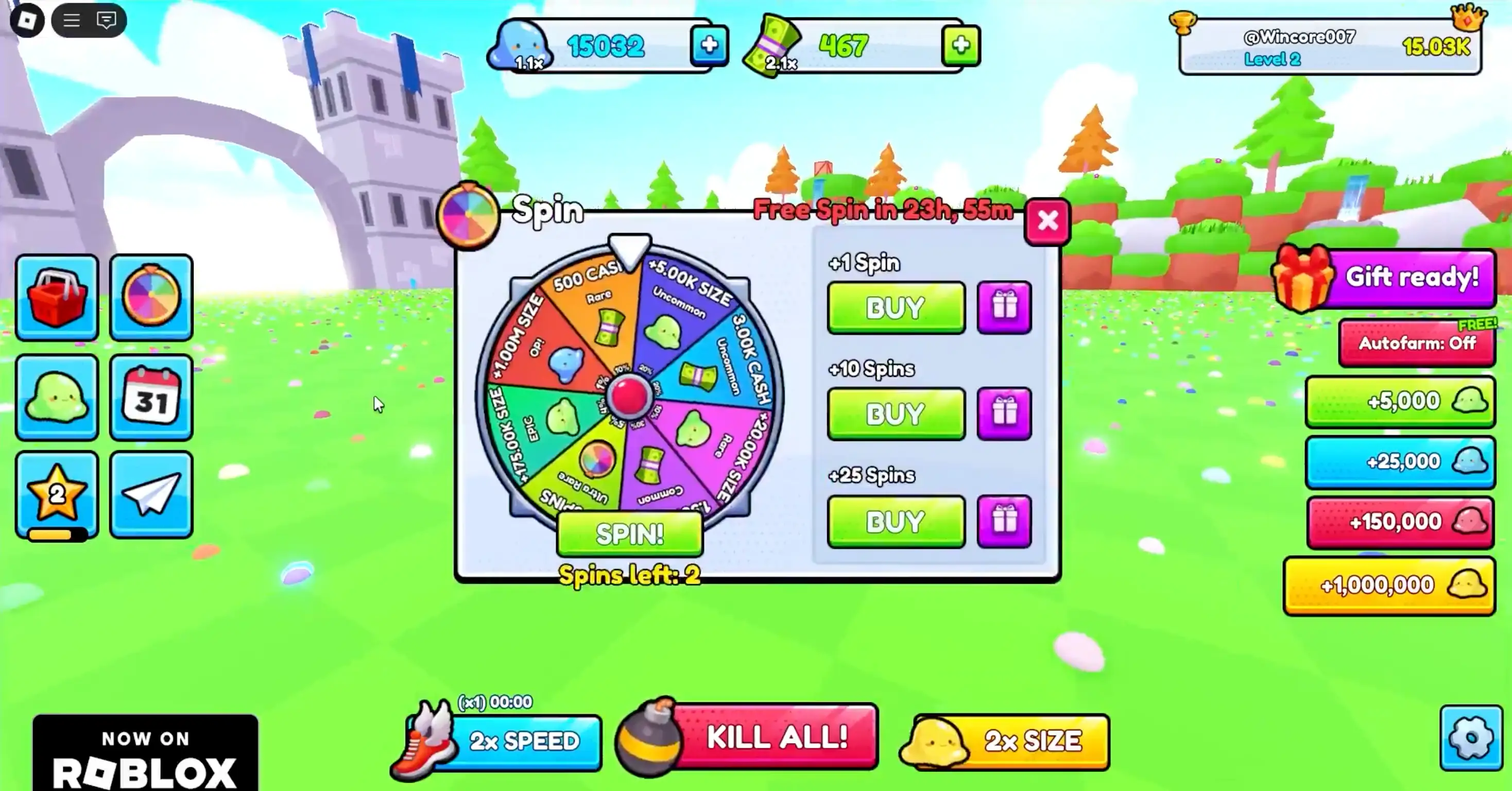Buy the +1 Spin pack
The width and height of the screenshot is (1512, 791).
coord(896,307)
